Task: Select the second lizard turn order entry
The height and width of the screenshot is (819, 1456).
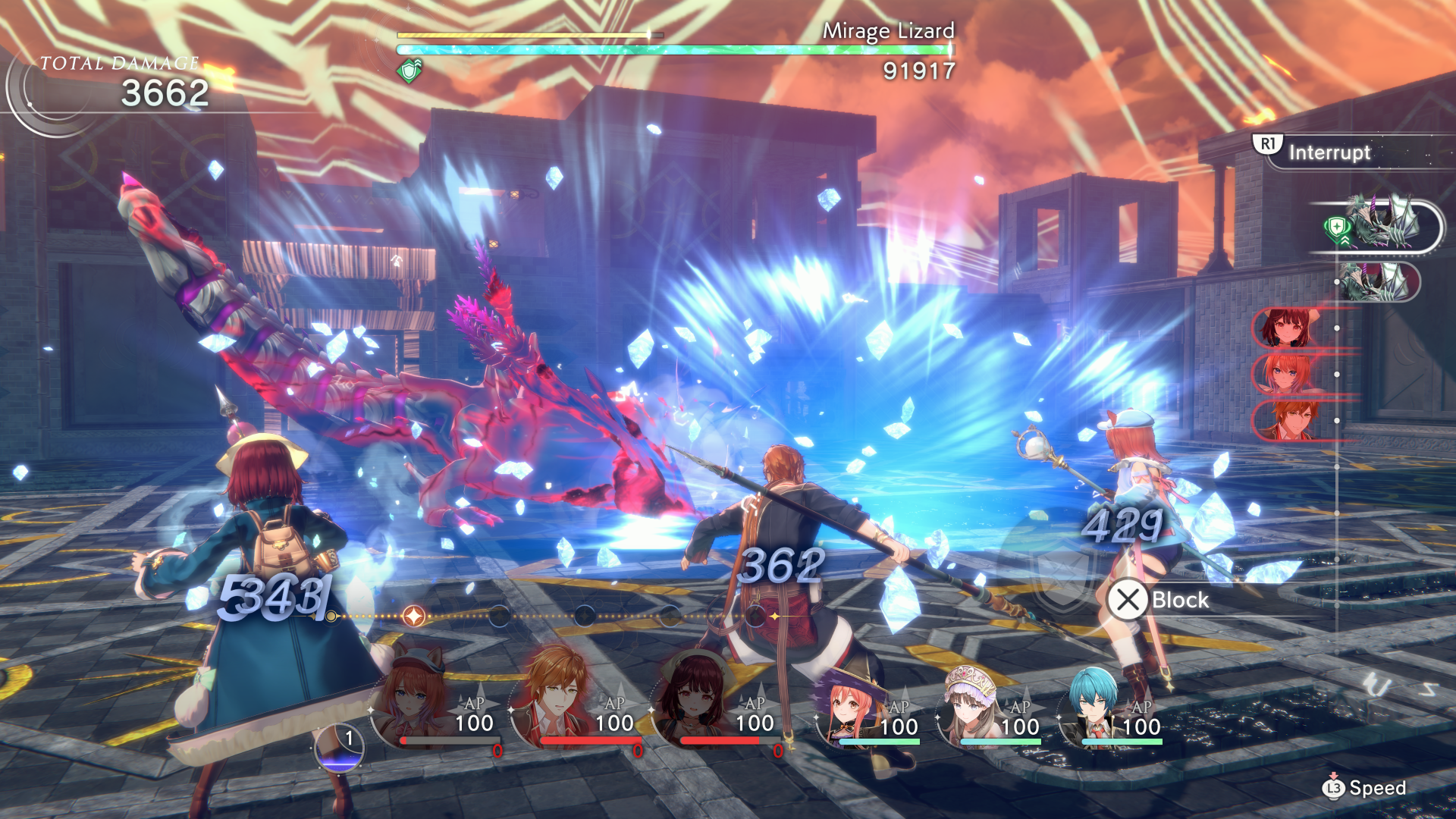Action: coord(1378,282)
